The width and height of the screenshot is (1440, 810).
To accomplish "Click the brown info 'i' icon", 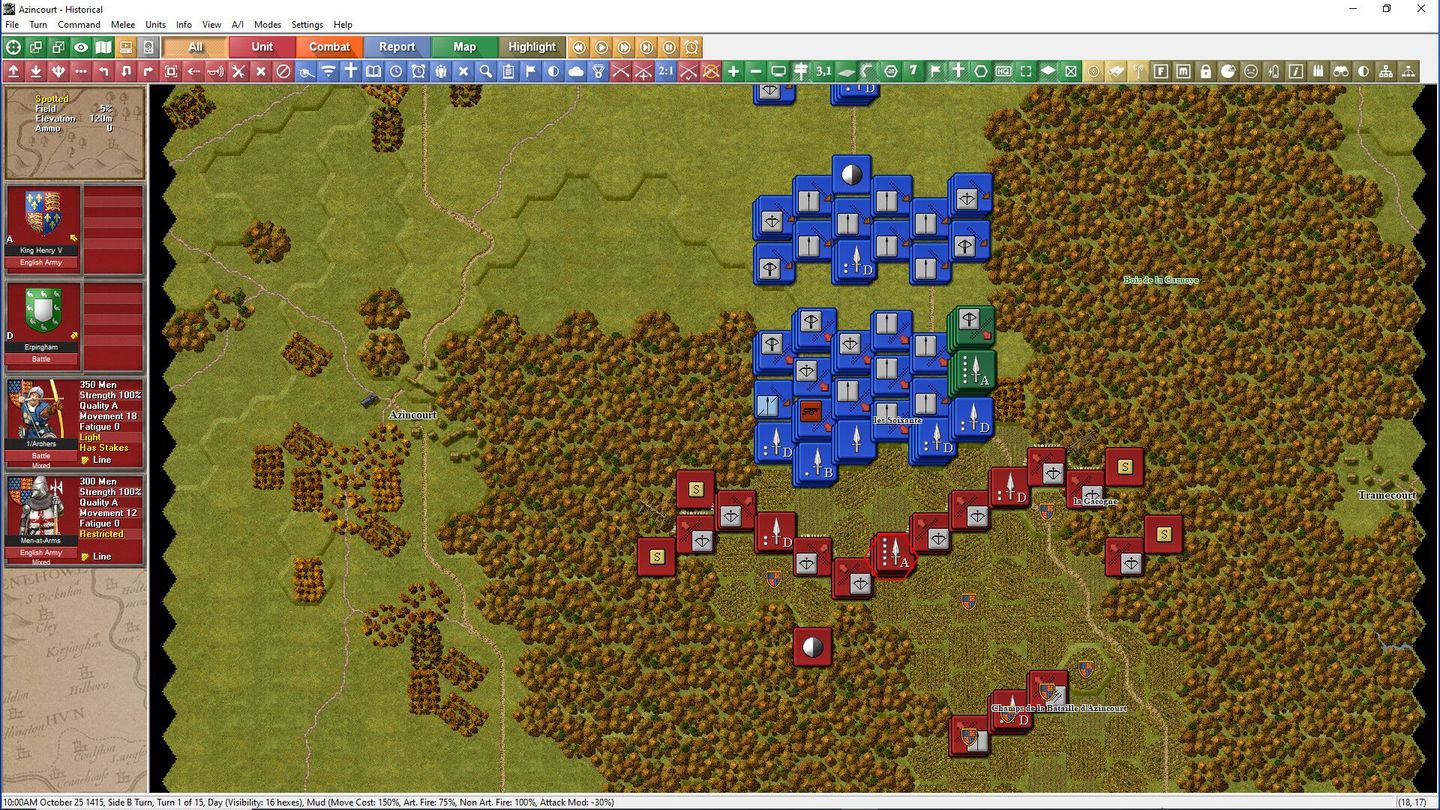I will coord(1296,72).
